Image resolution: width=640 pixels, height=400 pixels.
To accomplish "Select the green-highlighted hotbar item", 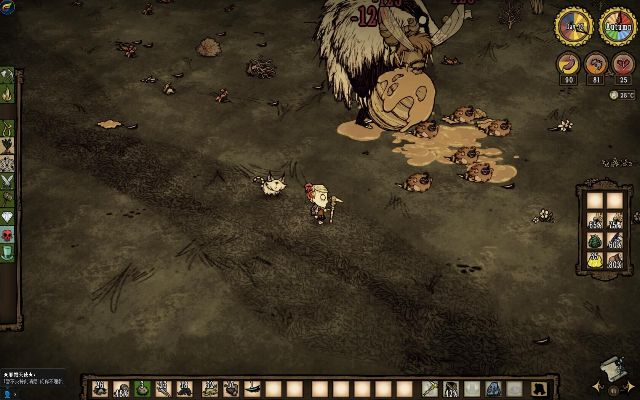I will click(x=143, y=388).
